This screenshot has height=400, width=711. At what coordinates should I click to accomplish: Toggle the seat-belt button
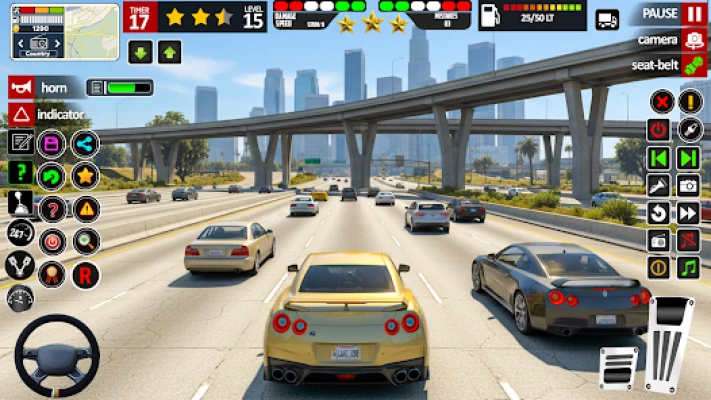(694, 65)
